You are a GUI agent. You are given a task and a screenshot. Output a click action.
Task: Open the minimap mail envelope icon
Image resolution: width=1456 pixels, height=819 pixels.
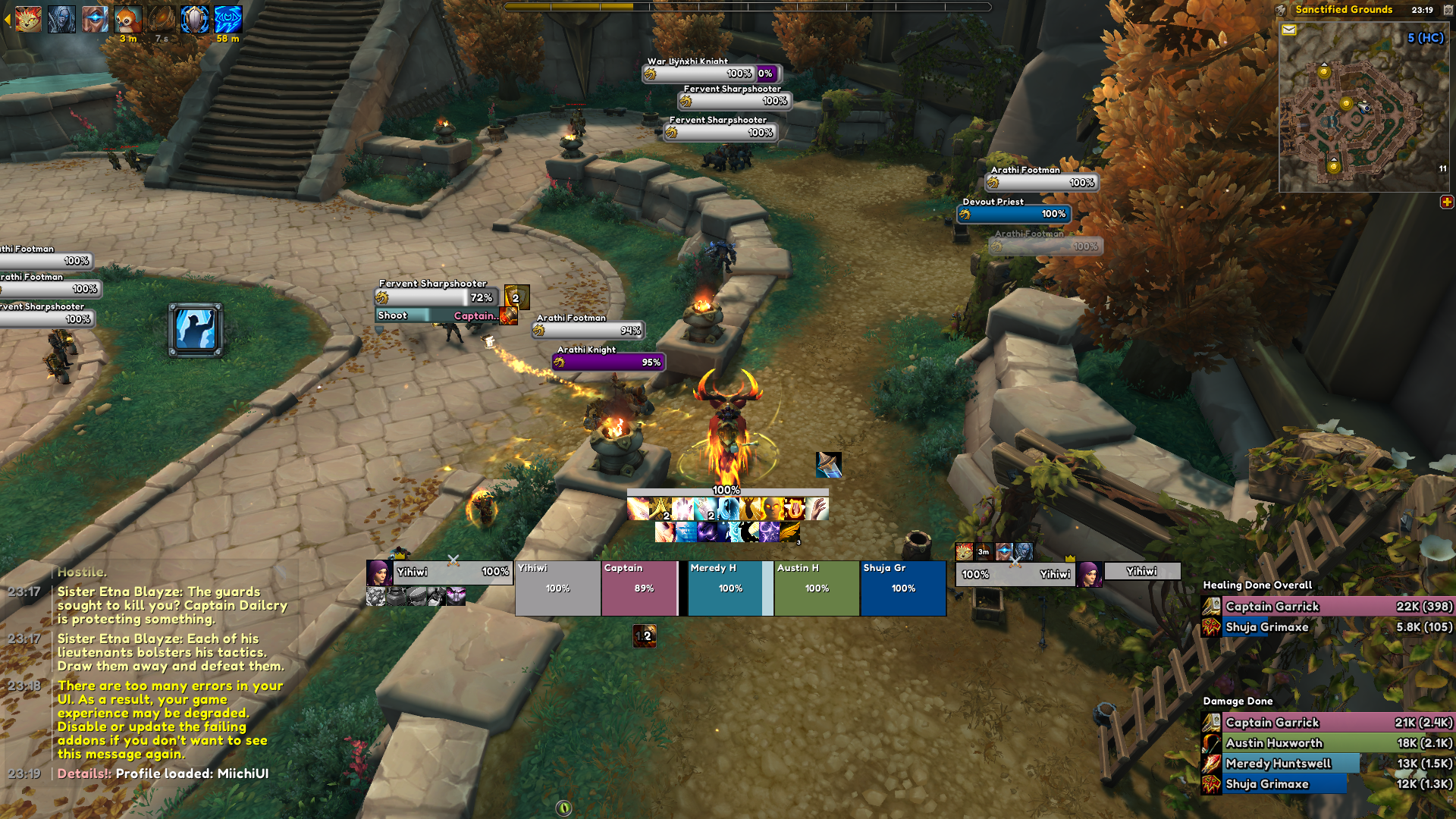click(x=1289, y=30)
